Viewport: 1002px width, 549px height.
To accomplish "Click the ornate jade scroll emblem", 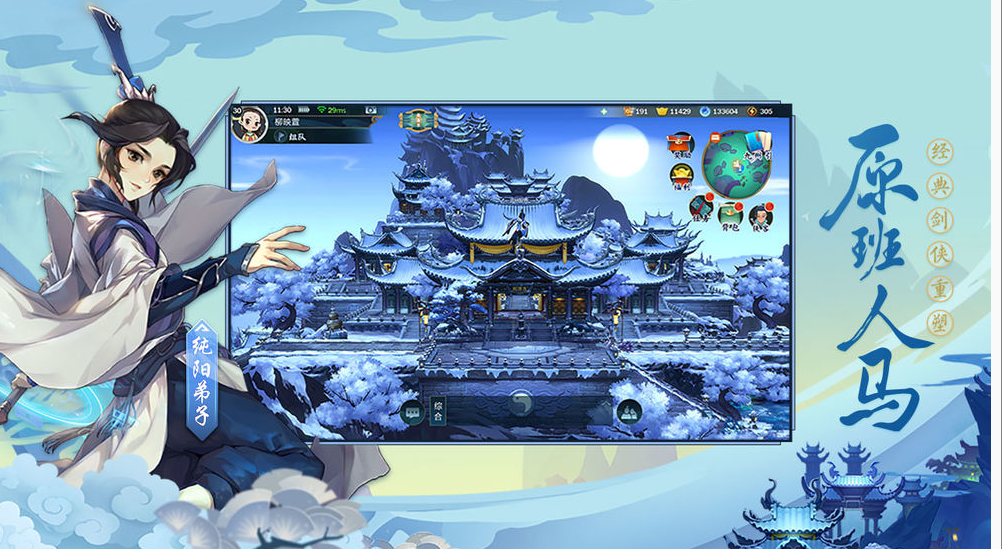I will point(418,120).
